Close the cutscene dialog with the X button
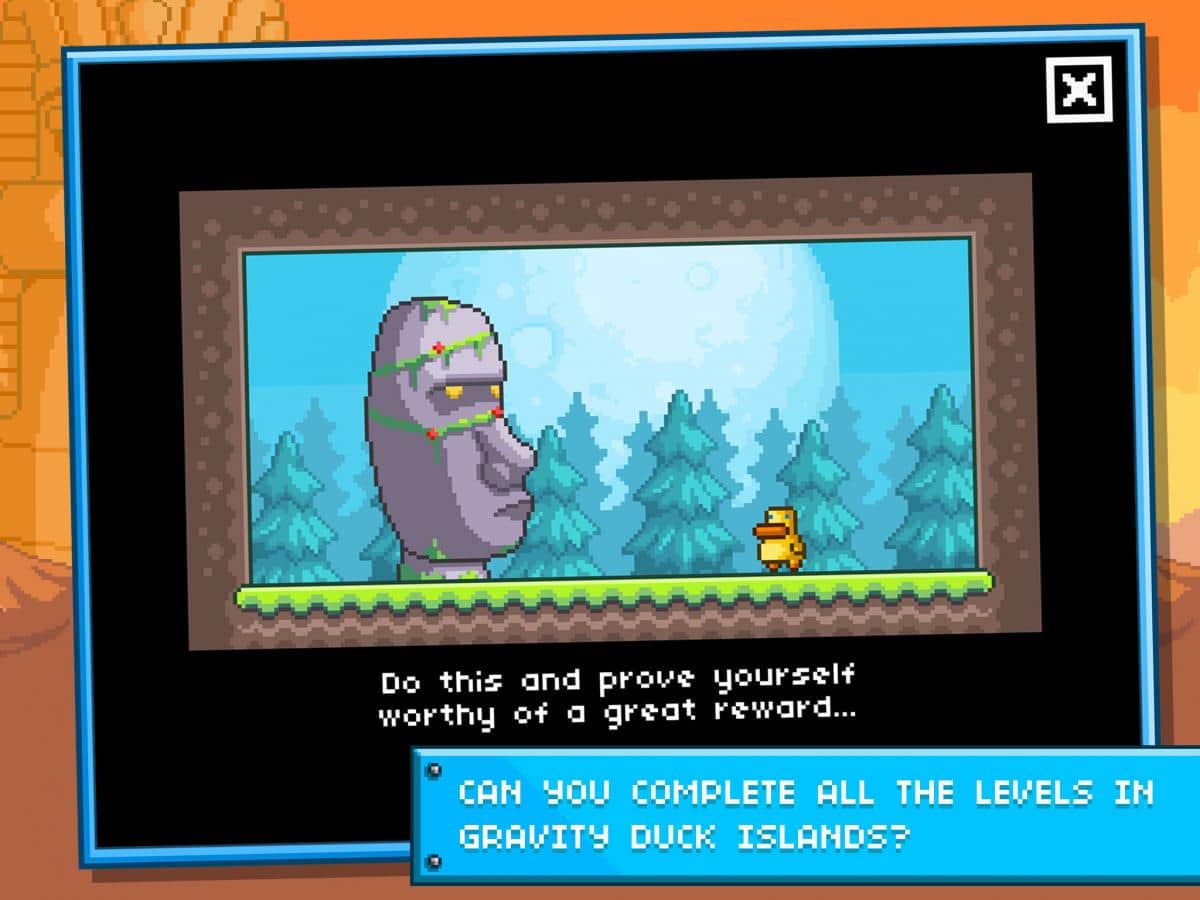Viewport: 1200px width, 900px height. pyautogui.click(x=1079, y=91)
